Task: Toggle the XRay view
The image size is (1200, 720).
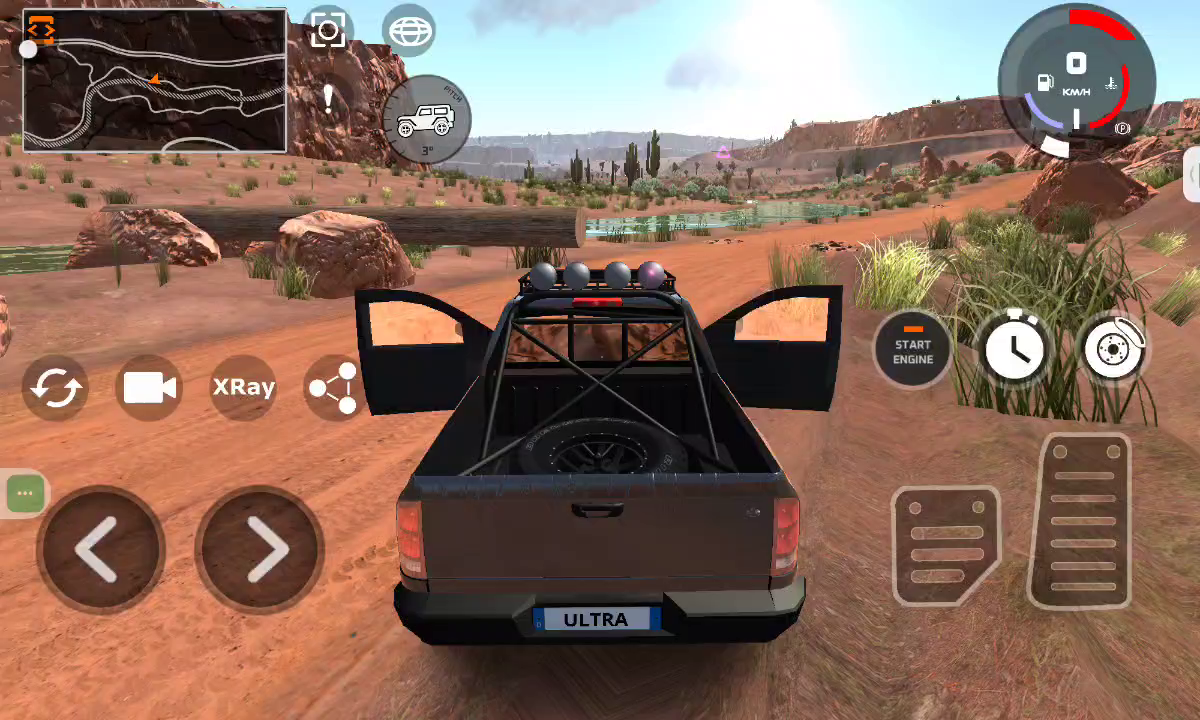Action: pyautogui.click(x=243, y=387)
